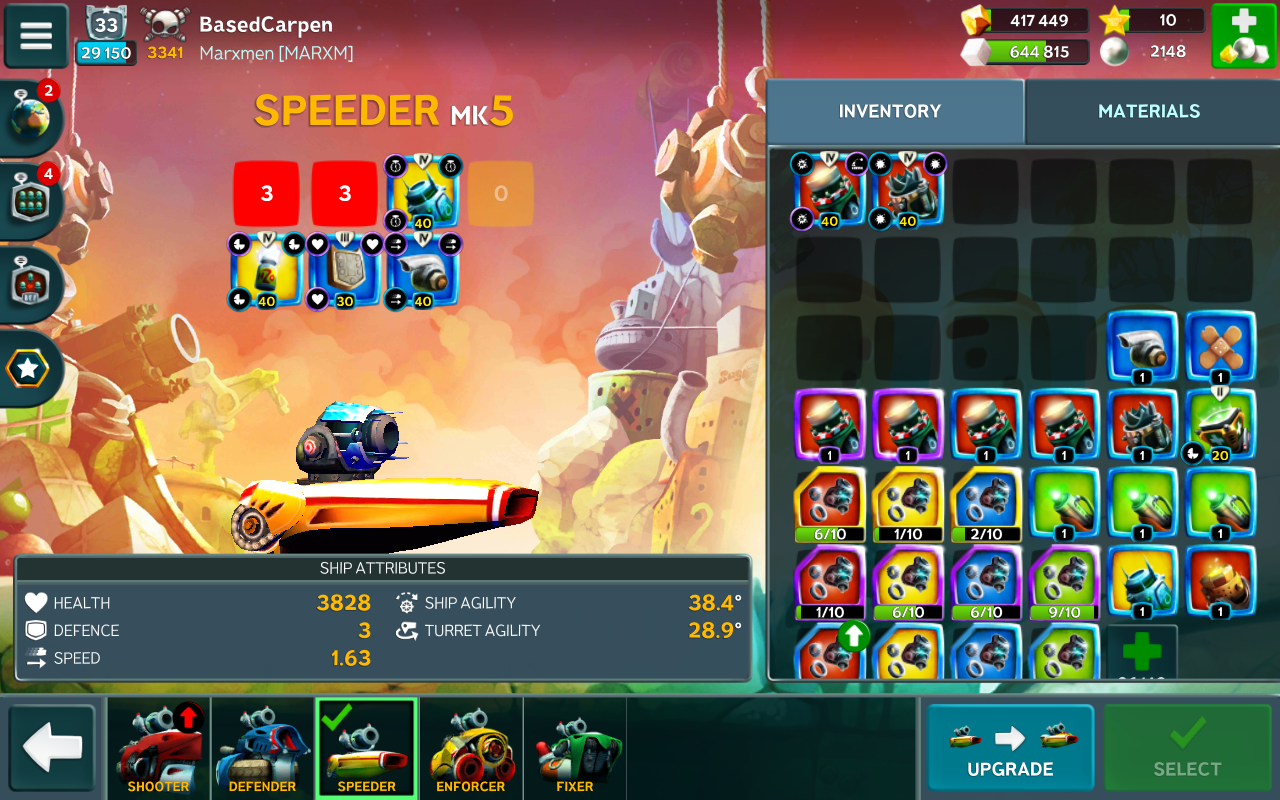Select the item piece showing 9/10

[x=1063, y=583]
